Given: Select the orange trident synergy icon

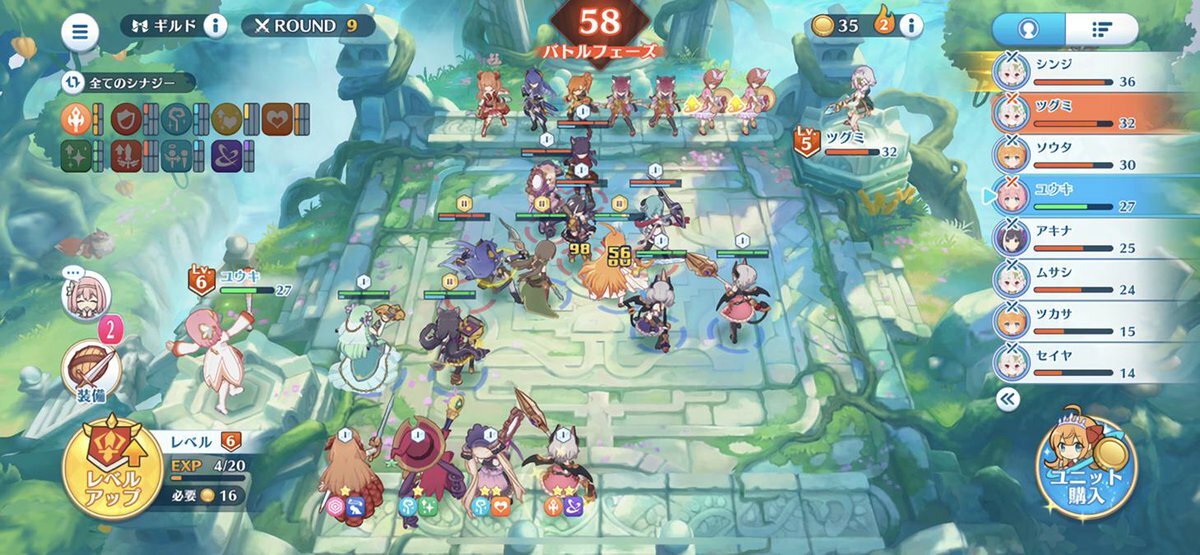Looking at the screenshot, I should pyautogui.click(x=78, y=118).
